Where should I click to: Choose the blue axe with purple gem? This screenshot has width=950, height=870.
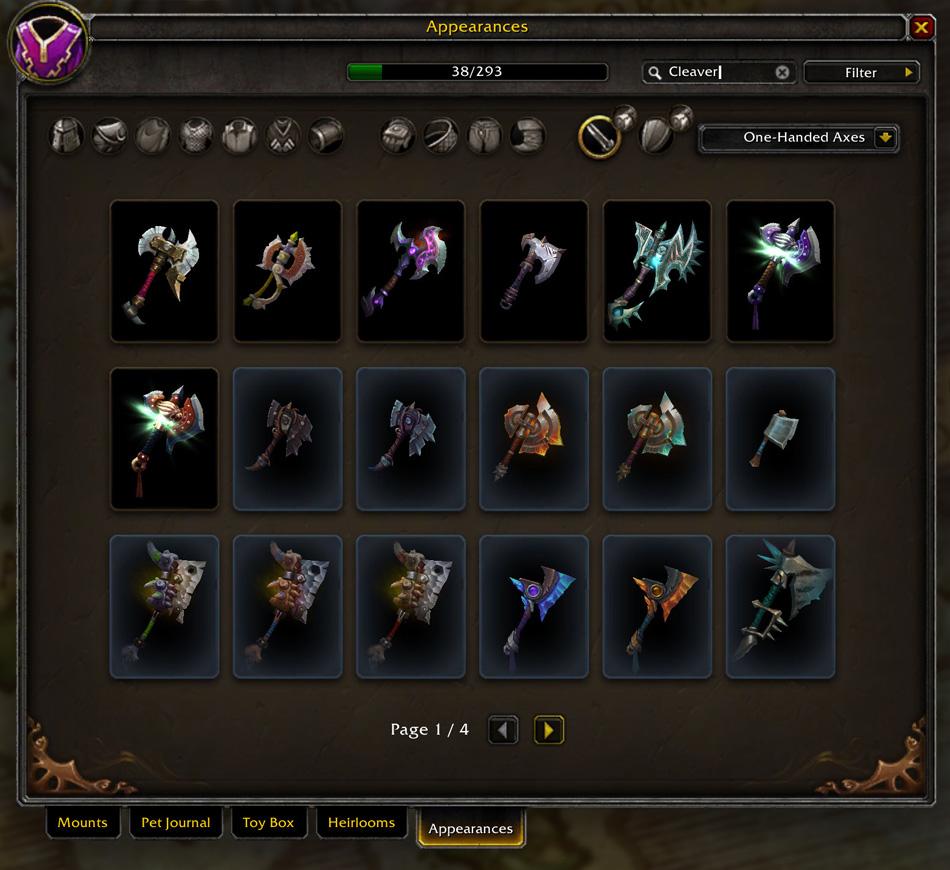(x=534, y=607)
